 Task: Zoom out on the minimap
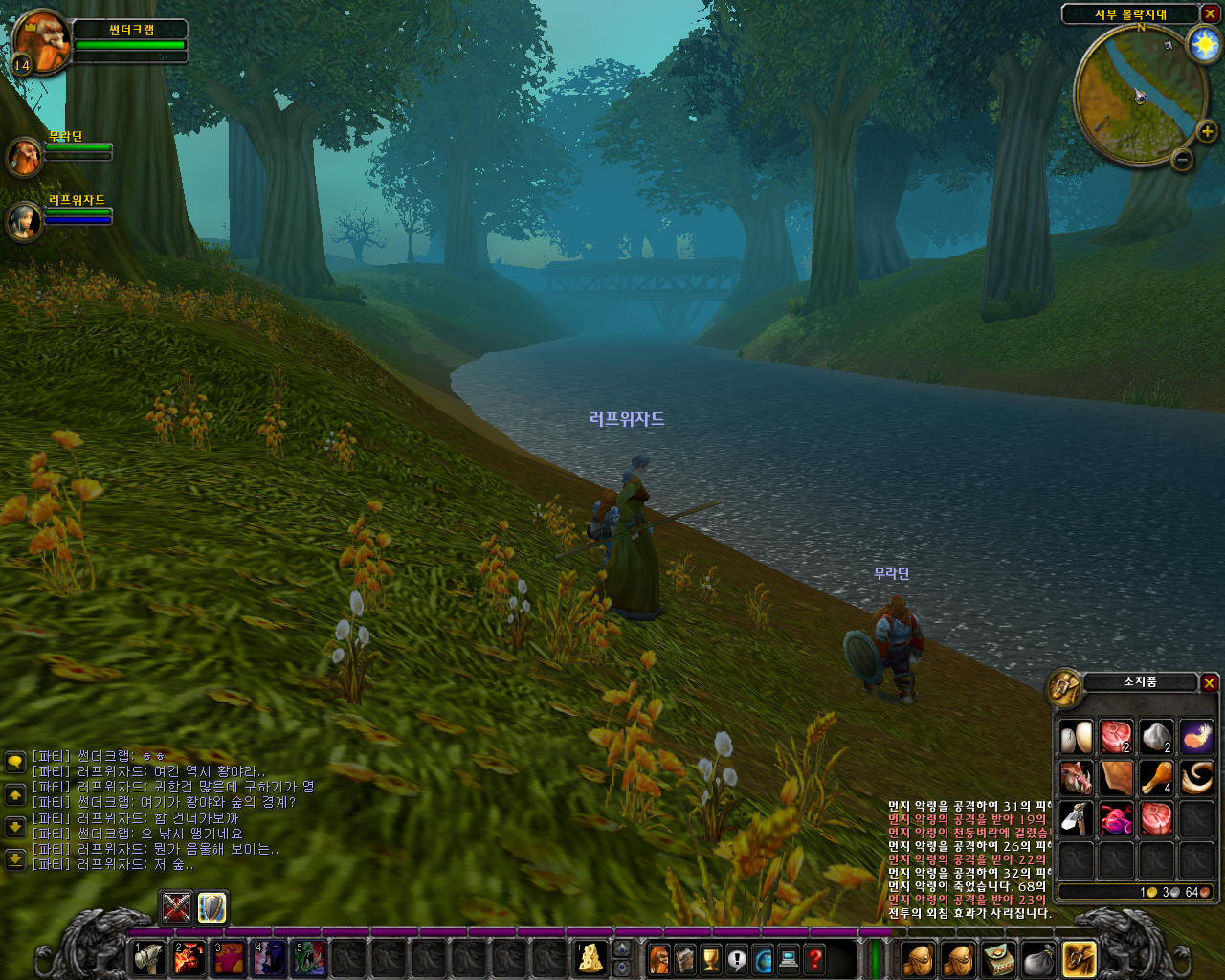[x=1182, y=160]
